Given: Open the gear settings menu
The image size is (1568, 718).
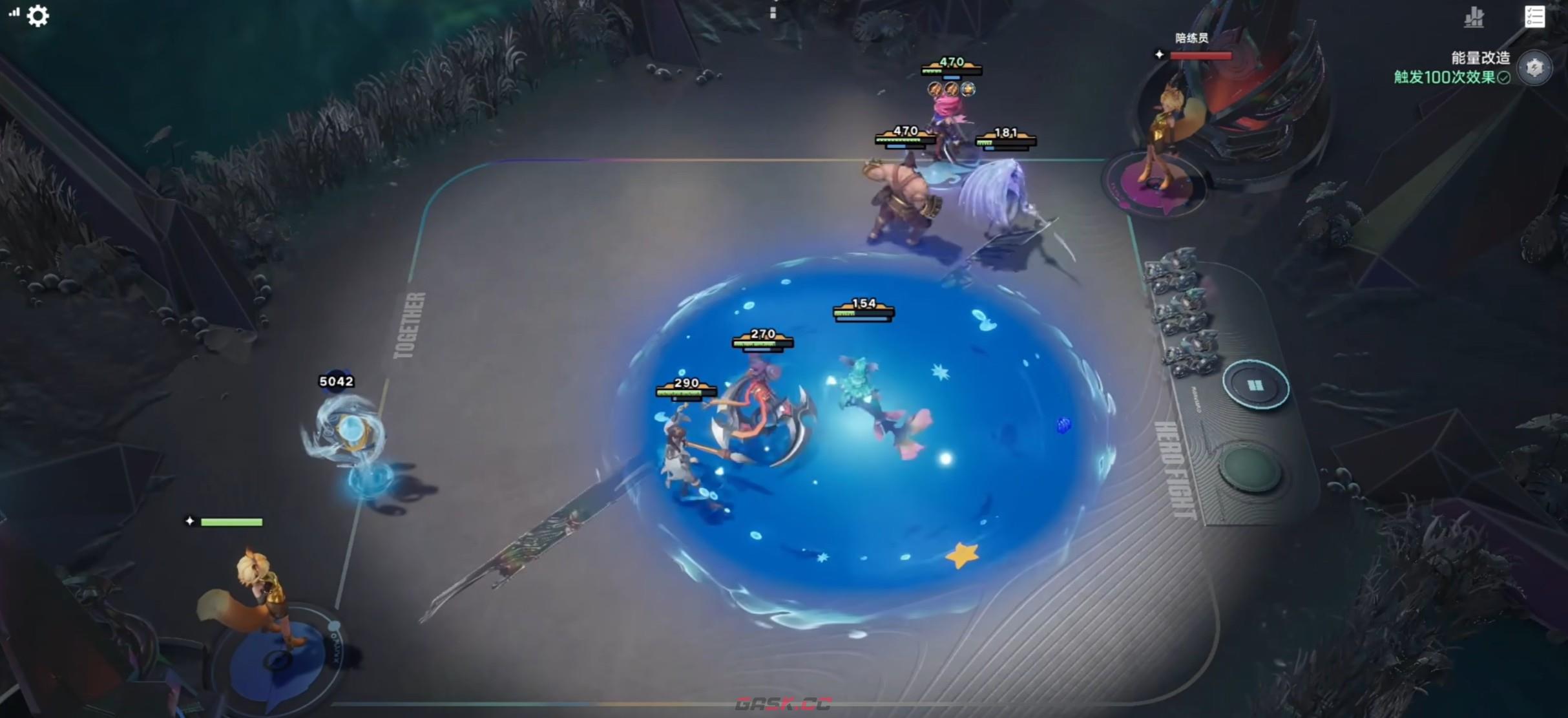Looking at the screenshot, I should tap(37, 16).
